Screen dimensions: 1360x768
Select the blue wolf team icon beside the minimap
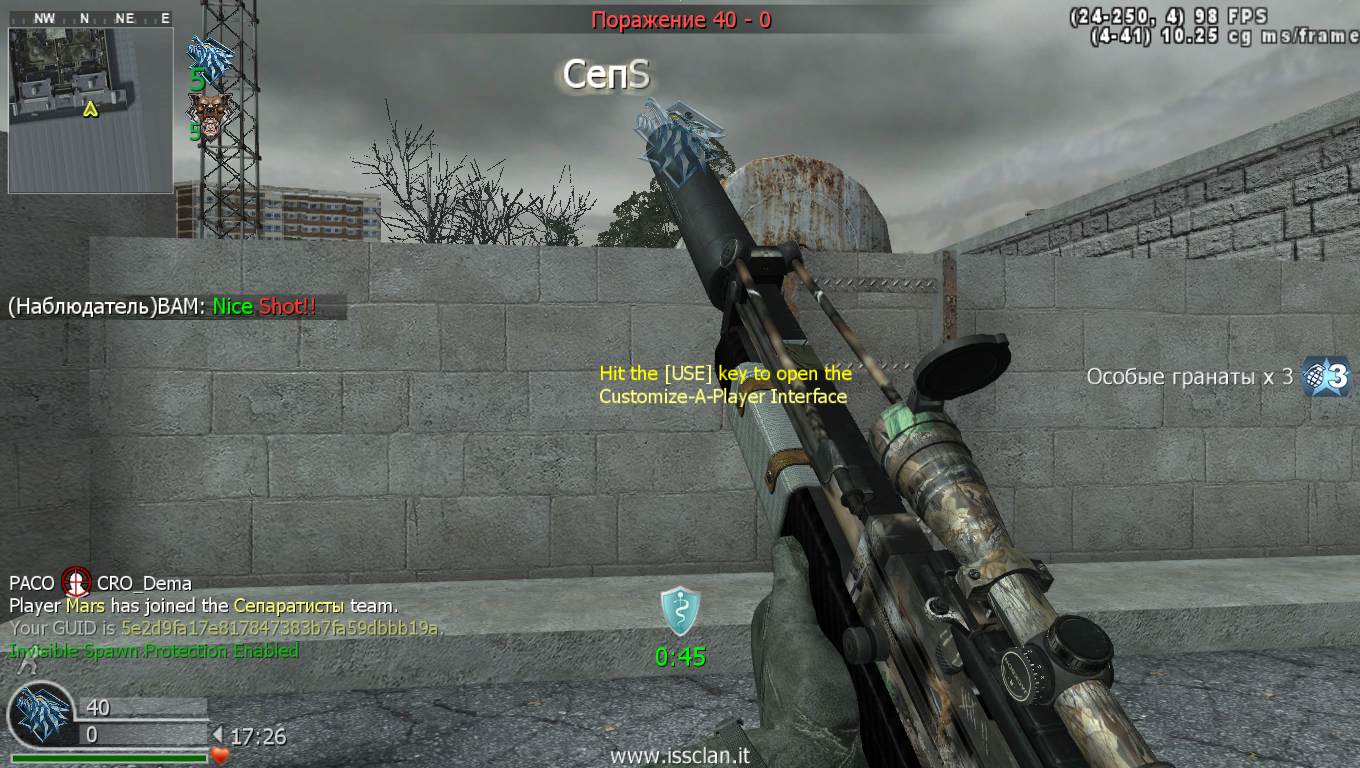[210, 54]
